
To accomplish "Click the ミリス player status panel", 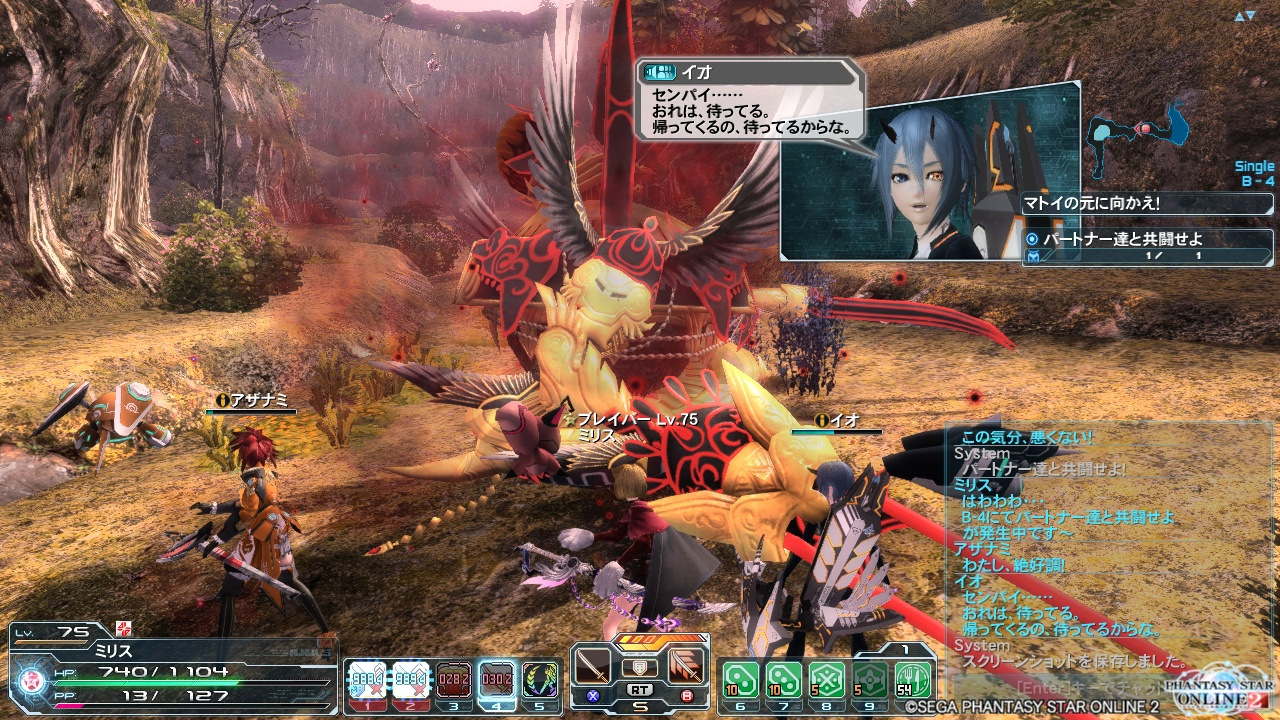I will pos(170,665).
